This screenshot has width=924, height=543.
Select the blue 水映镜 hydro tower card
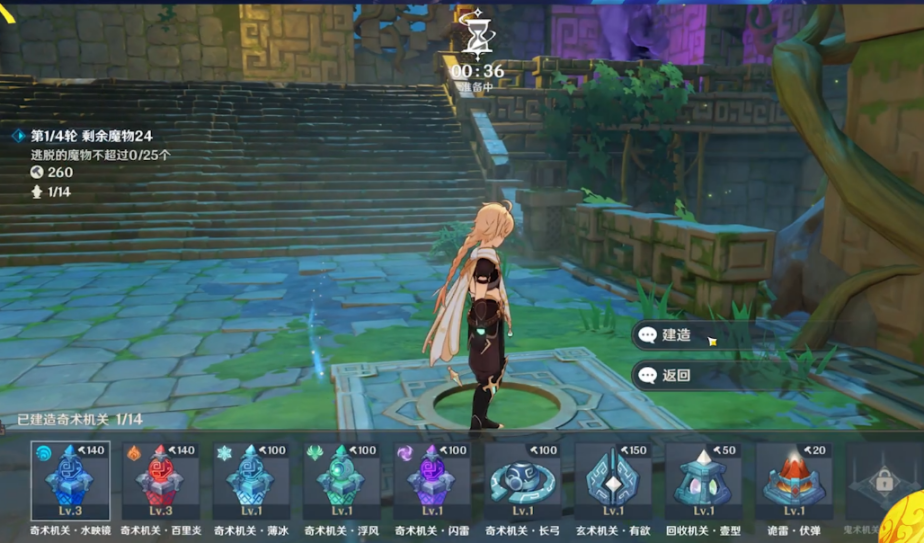point(69,480)
